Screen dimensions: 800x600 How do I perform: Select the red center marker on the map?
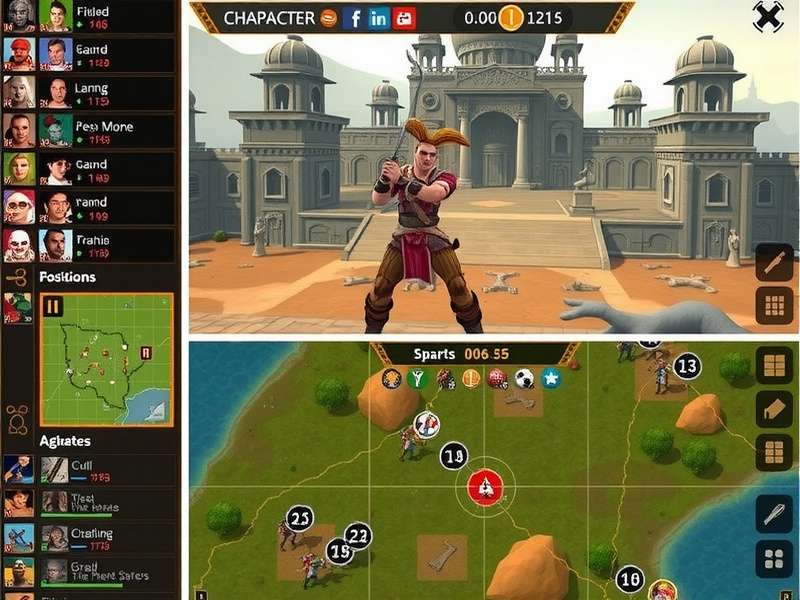tap(485, 487)
